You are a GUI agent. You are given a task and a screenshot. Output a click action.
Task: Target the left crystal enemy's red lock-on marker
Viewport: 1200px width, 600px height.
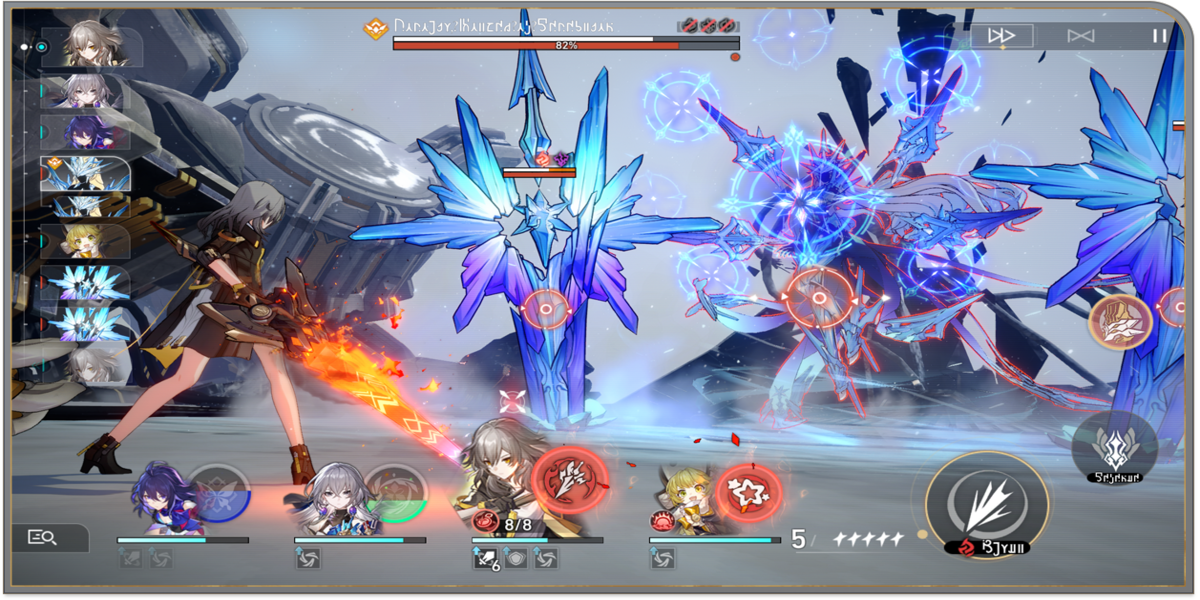pyautogui.click(x=546, y=311)
